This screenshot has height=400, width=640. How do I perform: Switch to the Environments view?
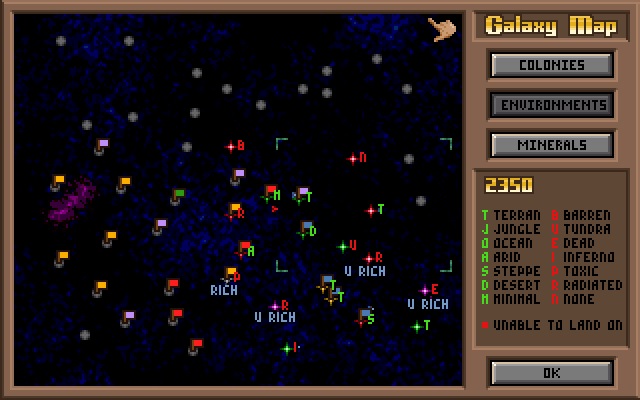(551, 105)
